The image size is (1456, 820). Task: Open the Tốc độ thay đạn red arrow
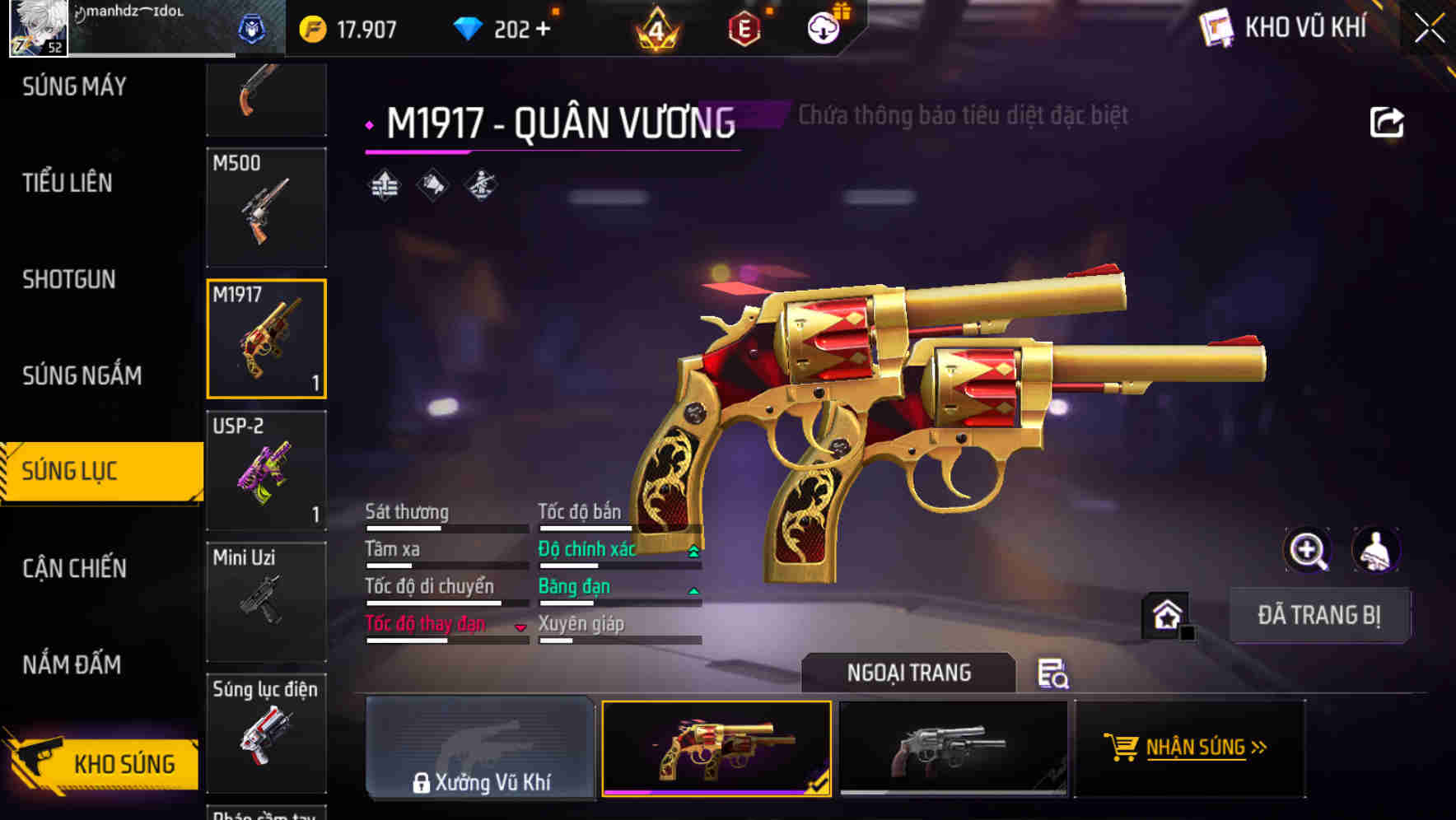[521, 627]
